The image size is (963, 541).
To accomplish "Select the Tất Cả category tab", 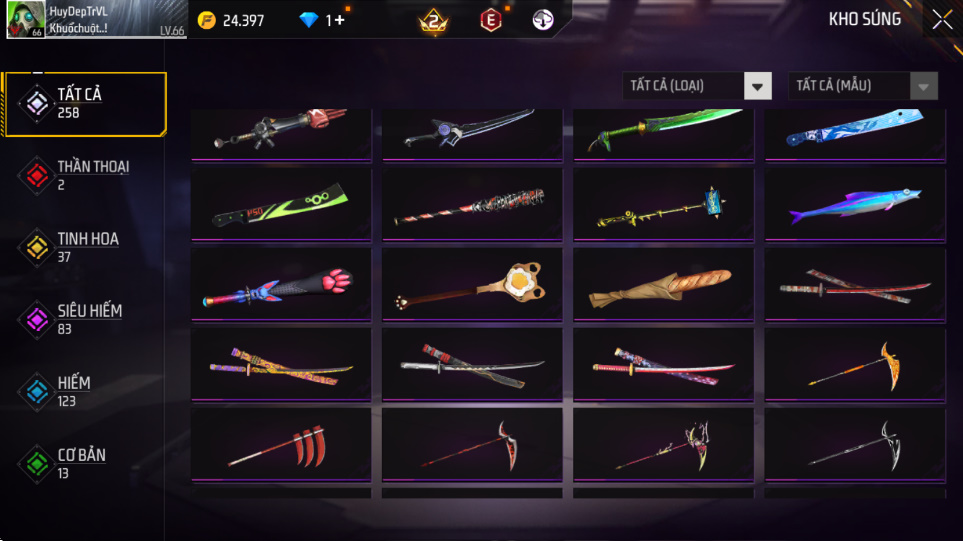I will click(x=84, y=103).
